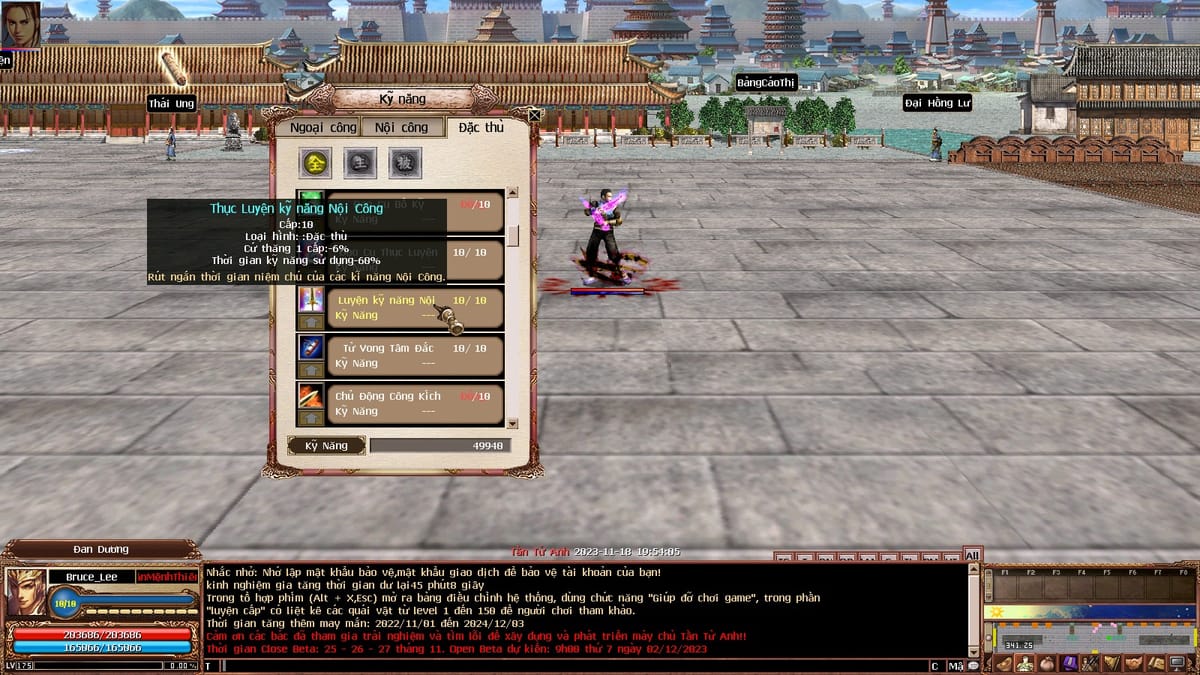Open the Nội công skills tab
This screenshot has width=1200, height=675.
click(x=401, y=128)
